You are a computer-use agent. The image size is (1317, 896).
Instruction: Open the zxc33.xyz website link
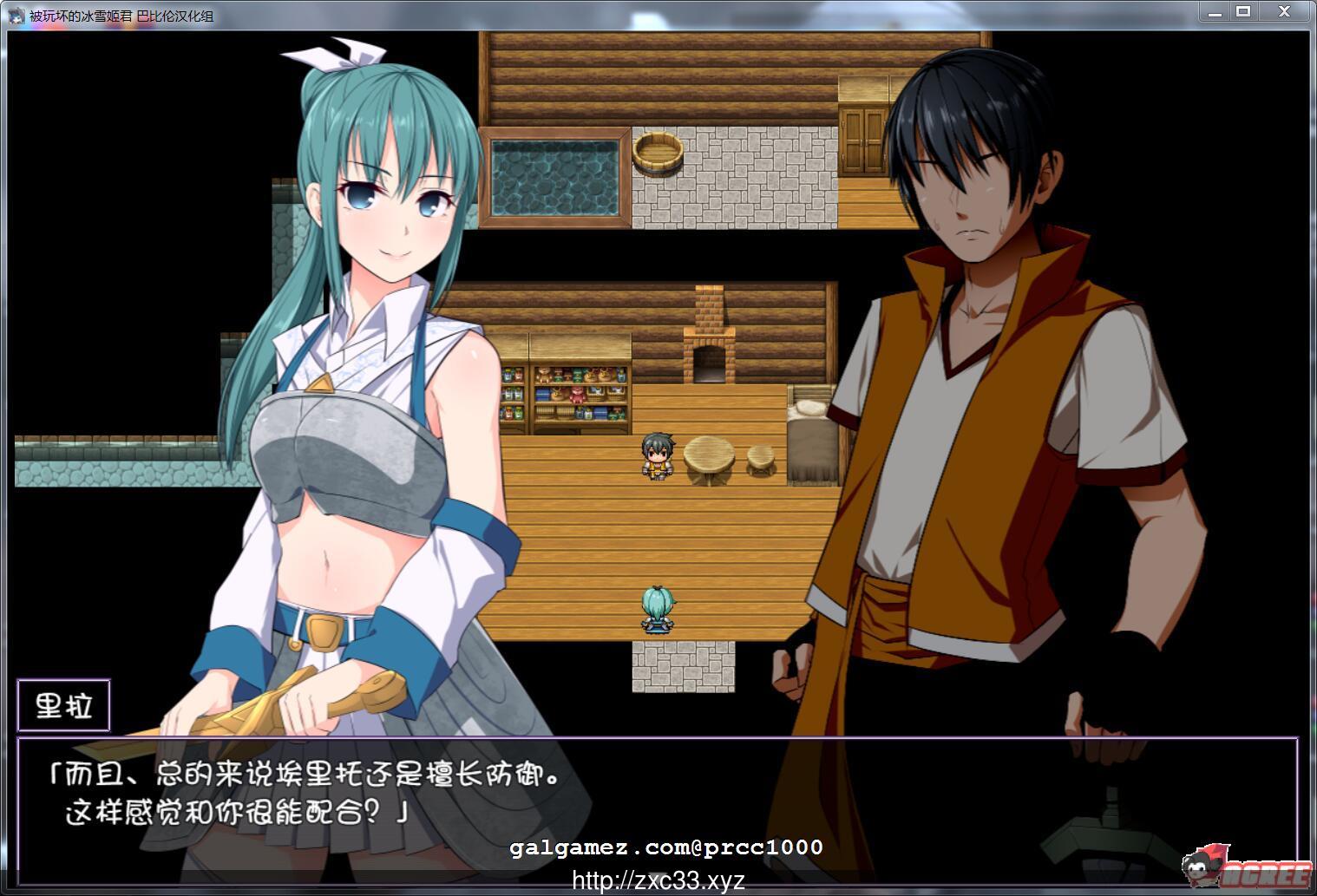pos(657,880)
